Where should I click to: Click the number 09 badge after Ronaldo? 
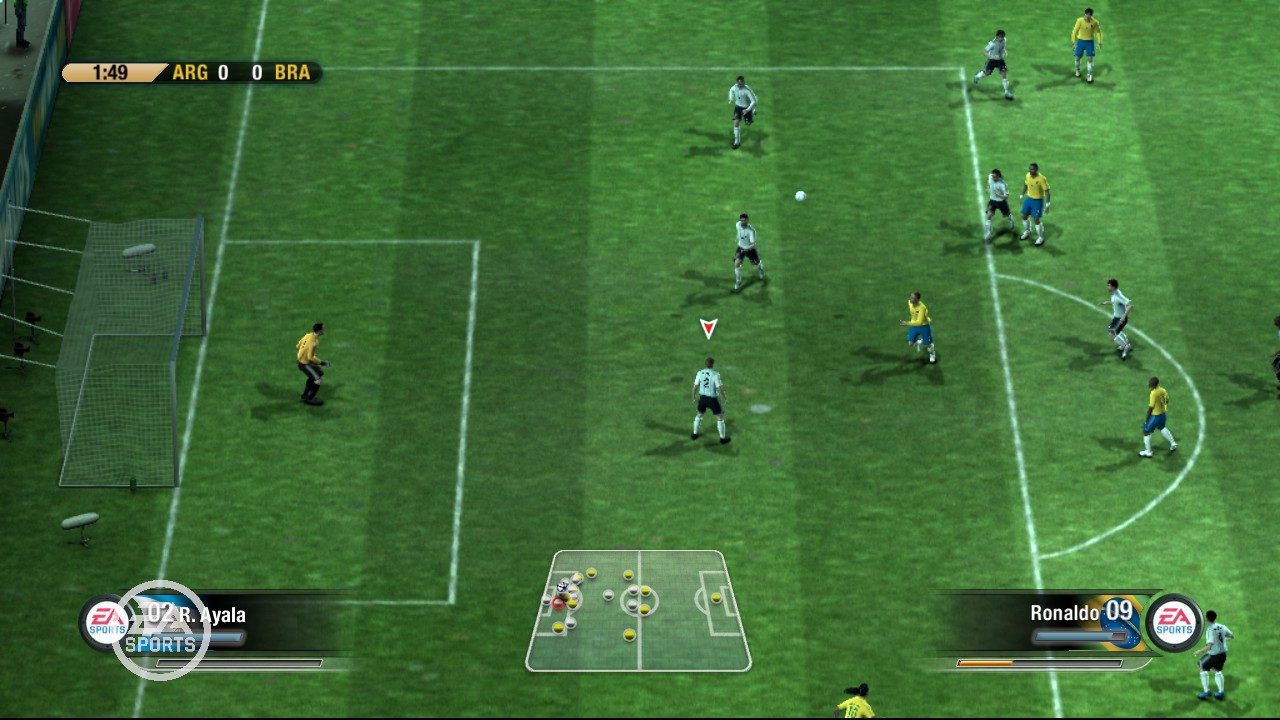[1118, 612]
